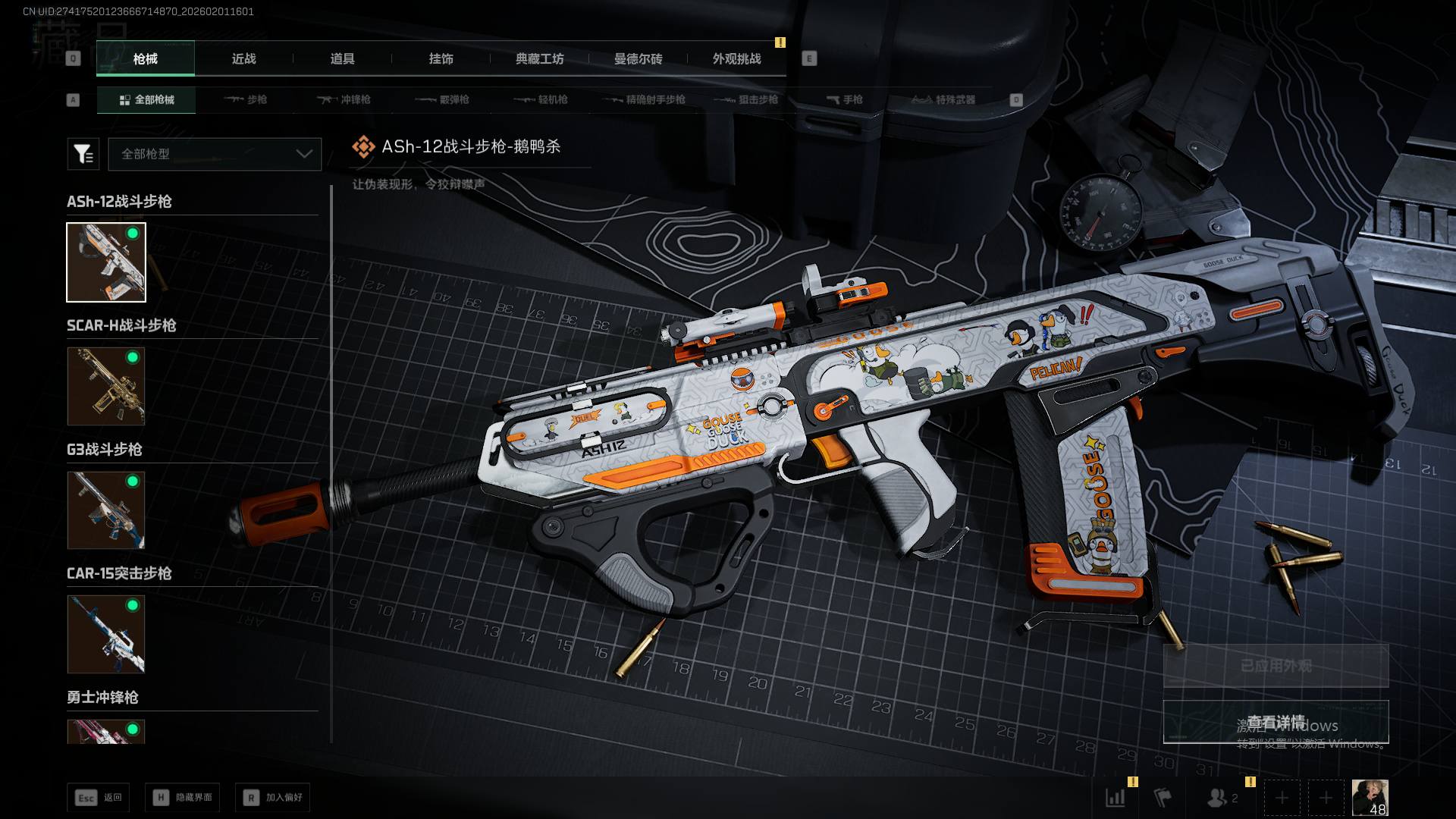This screenshot has height=819, width=1456.
Task: View skin details with 查看详情 button
Action: [x=1276, y=722]
